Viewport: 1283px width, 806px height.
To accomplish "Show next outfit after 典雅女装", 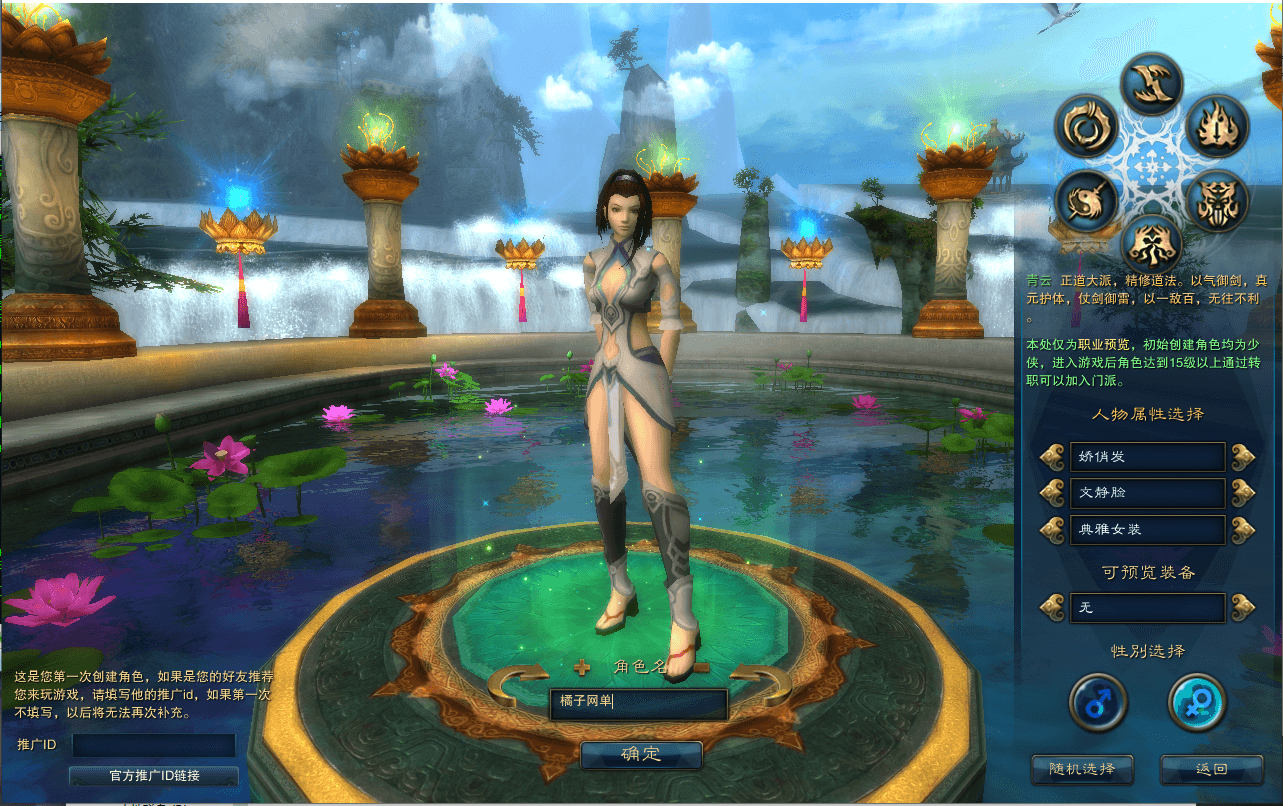I will click(x=1243, y=529).
